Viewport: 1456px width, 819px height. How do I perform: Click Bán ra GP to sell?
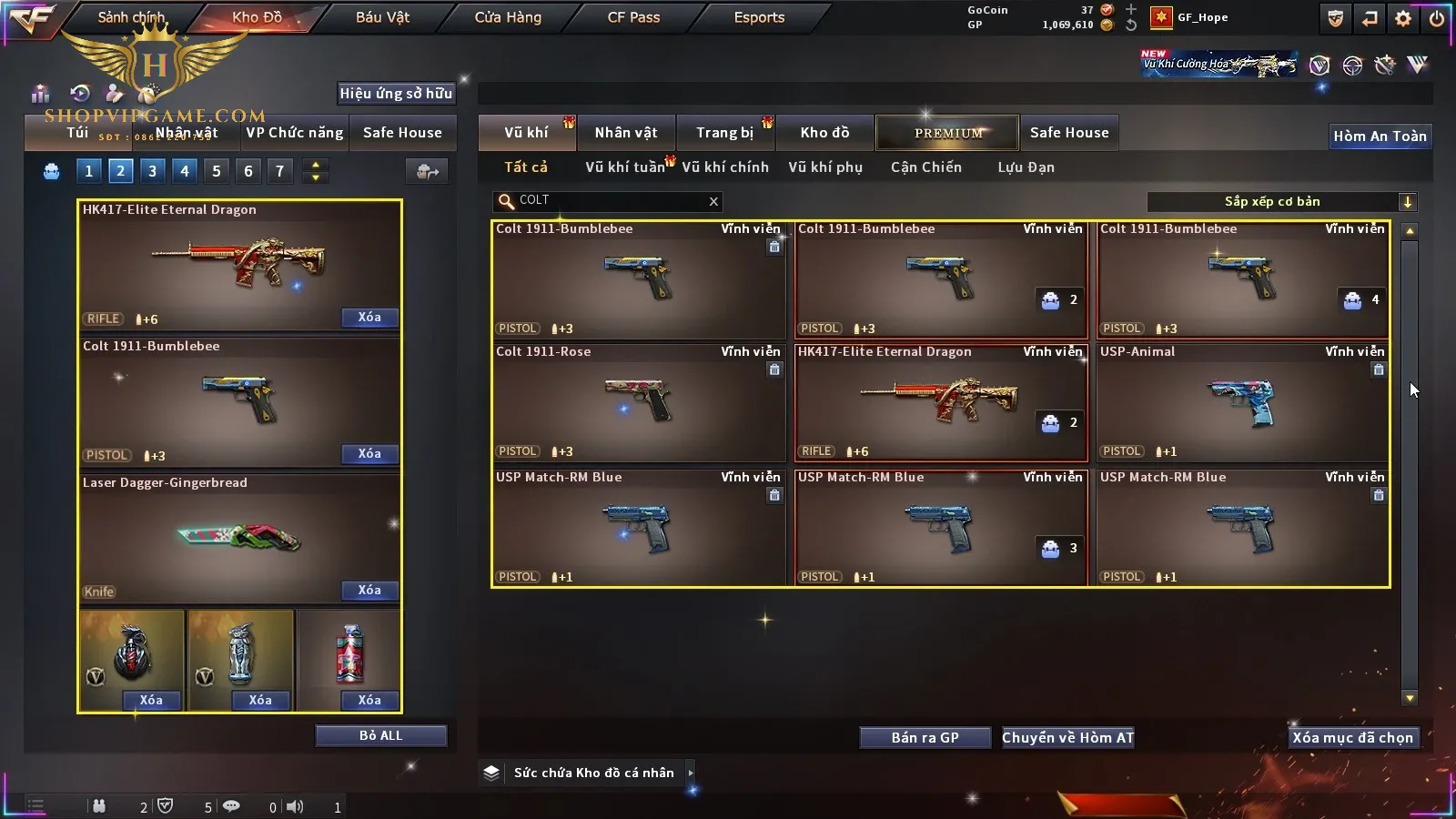925,738
